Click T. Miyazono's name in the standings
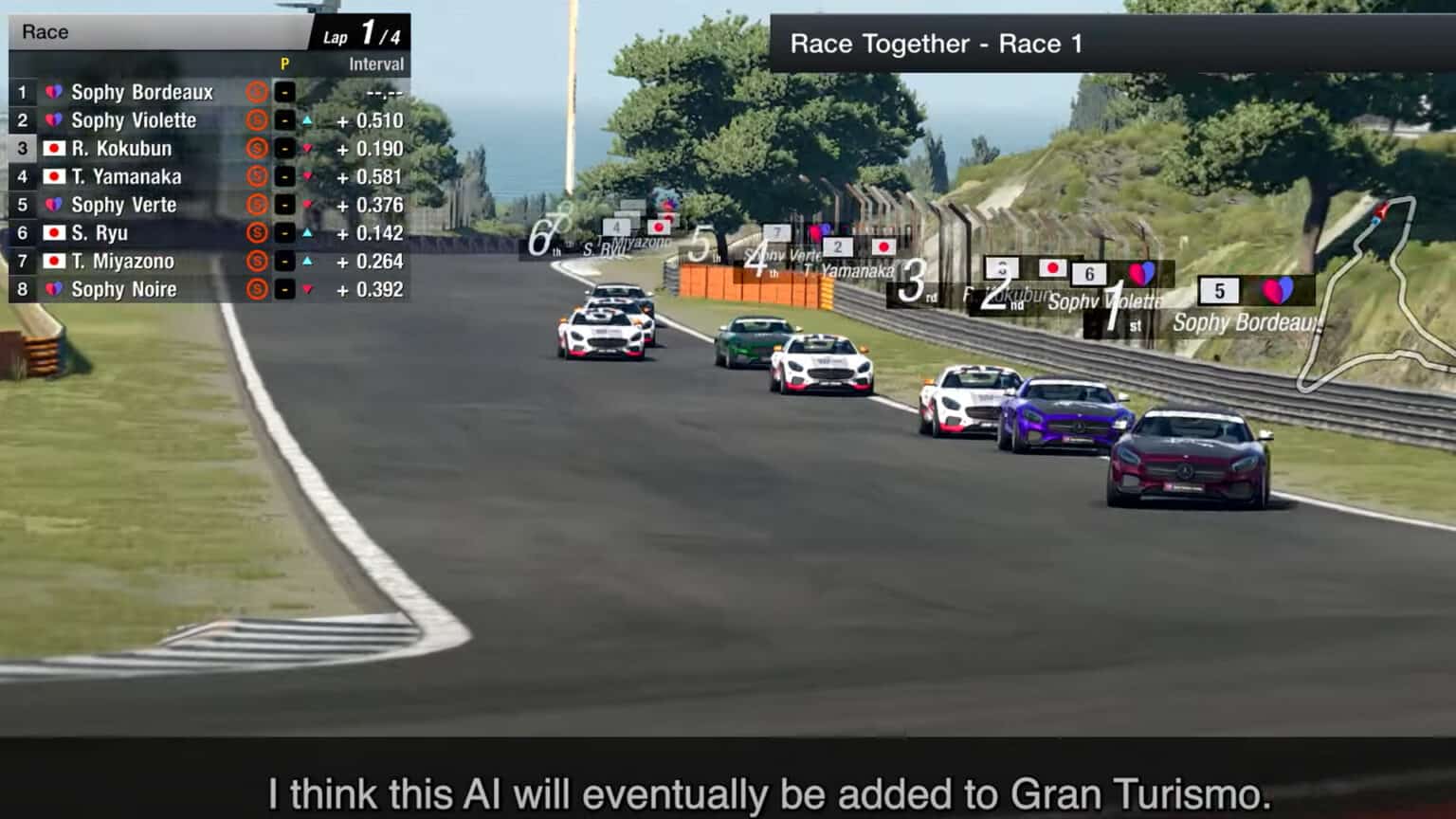Screen dimensions: 1456x819 click(x=123, y=261)
